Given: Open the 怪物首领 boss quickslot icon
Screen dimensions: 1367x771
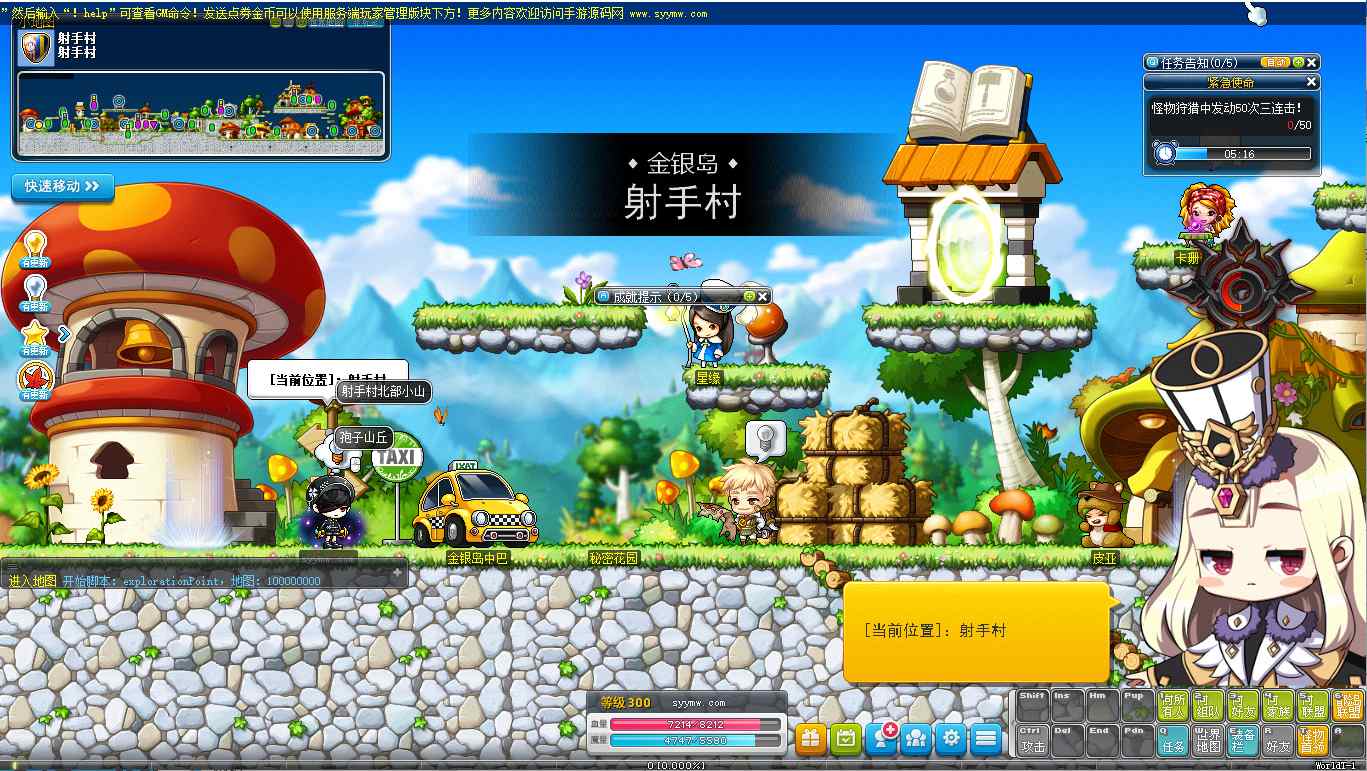Looking at the screenshot, I should [x=1312, y=738].
